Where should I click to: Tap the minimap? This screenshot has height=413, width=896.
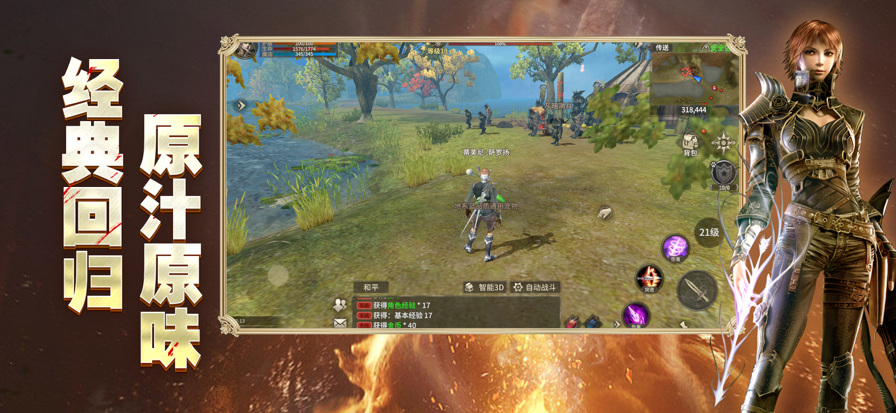click(694, 76)
